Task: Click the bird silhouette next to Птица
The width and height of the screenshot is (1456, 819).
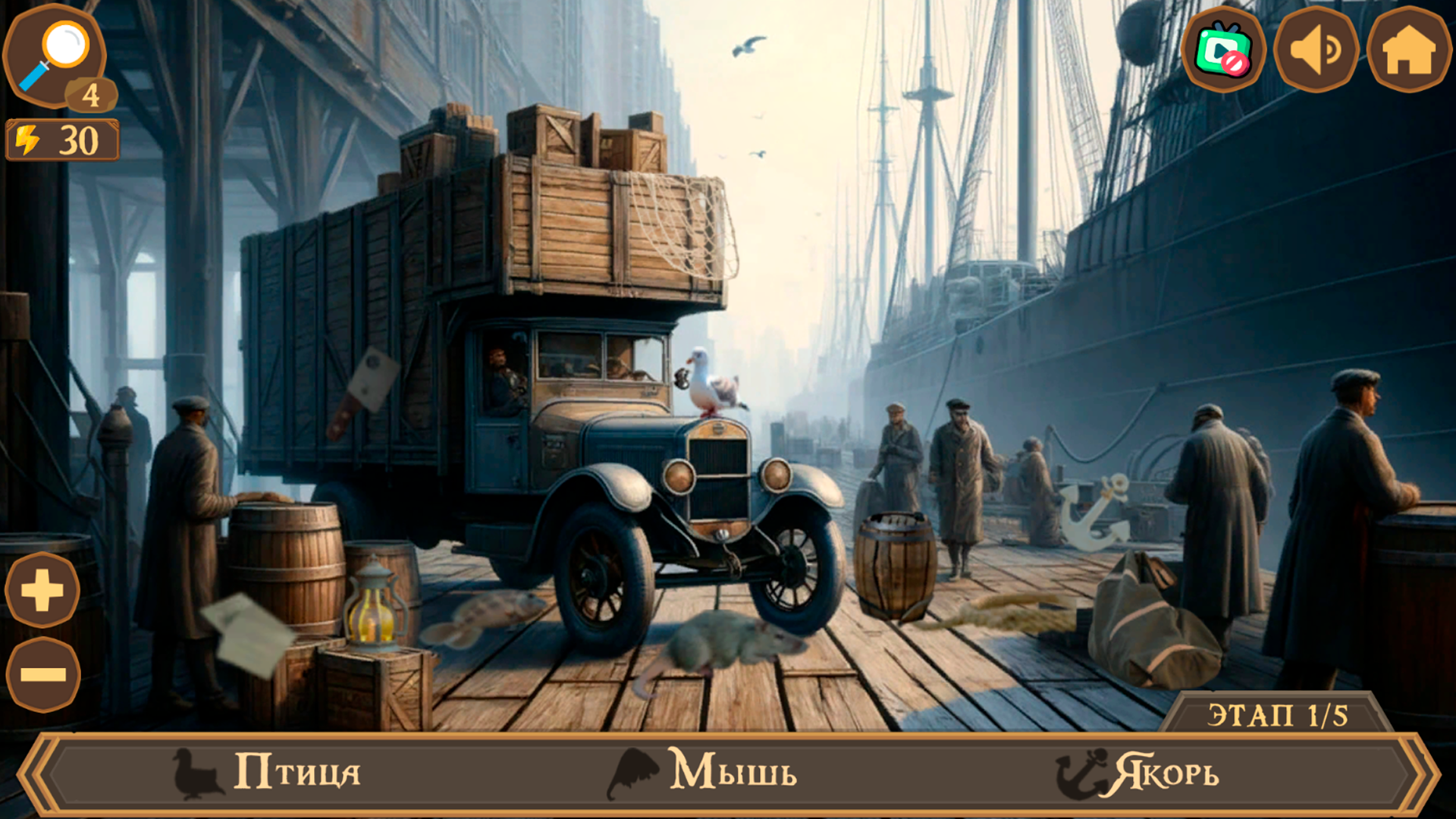Action: [x=195, y=774]
